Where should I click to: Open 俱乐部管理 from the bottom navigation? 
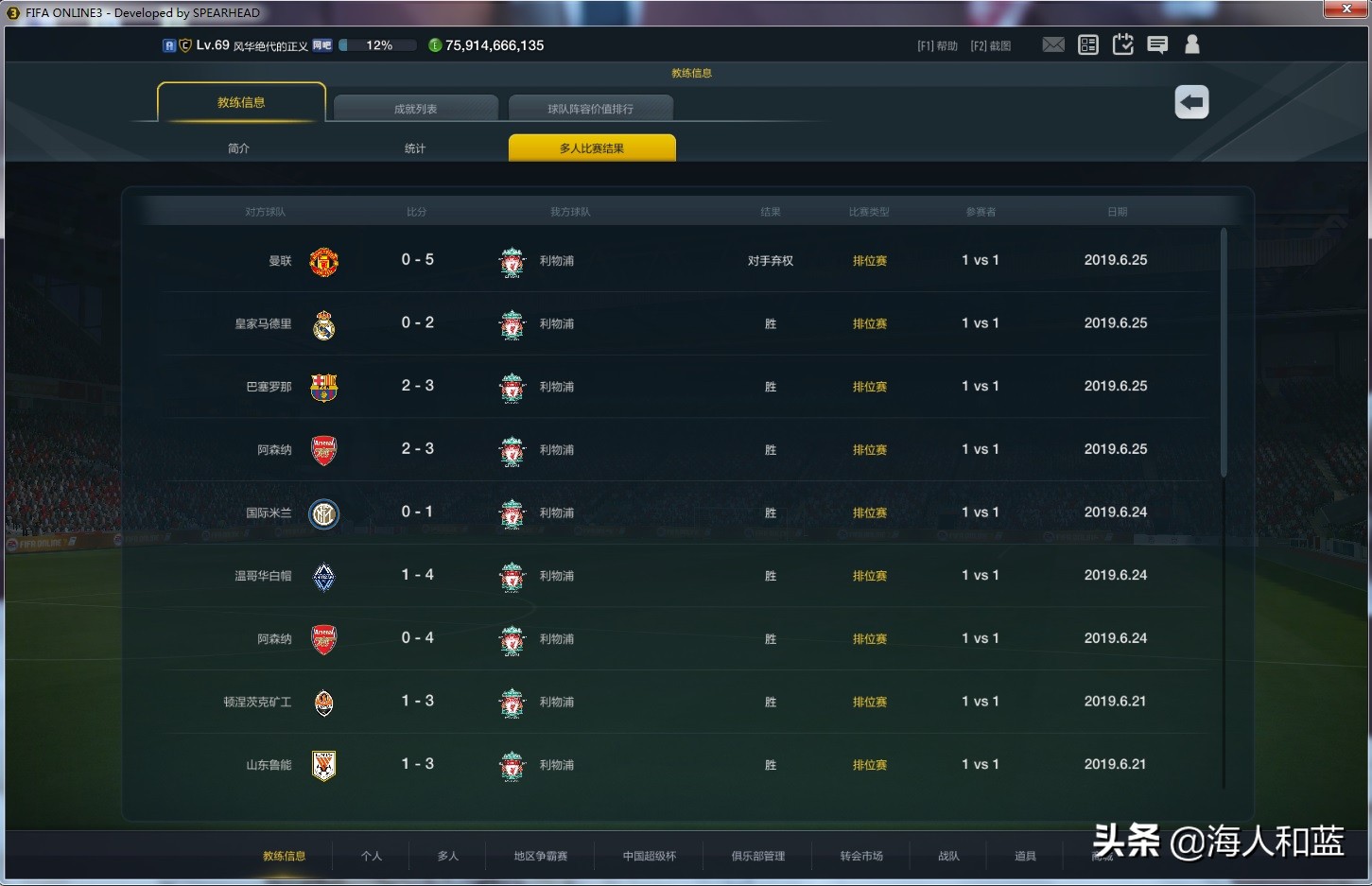[x=756, y=856]
